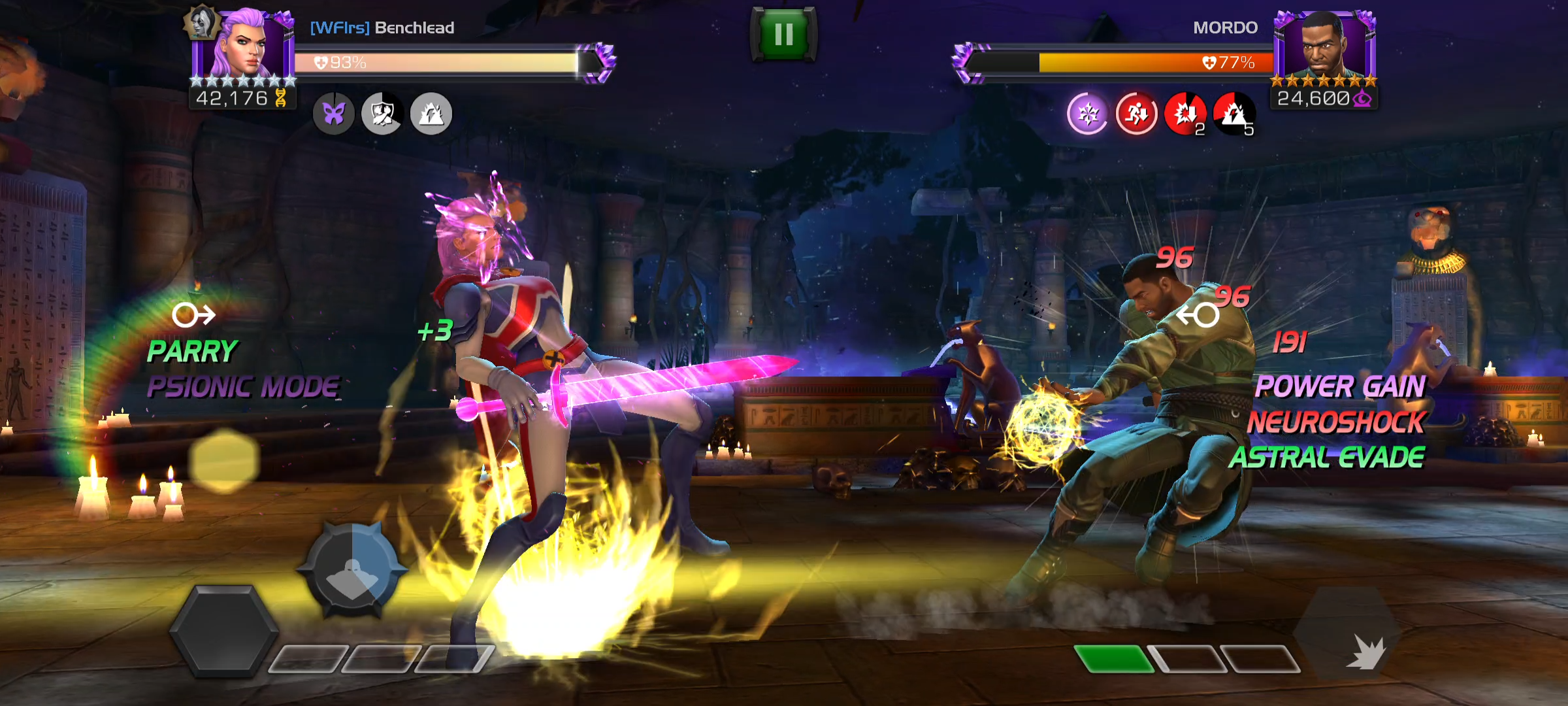
Task: Check the red debuff icon with 5 stacks
Action: [1233, 114]
